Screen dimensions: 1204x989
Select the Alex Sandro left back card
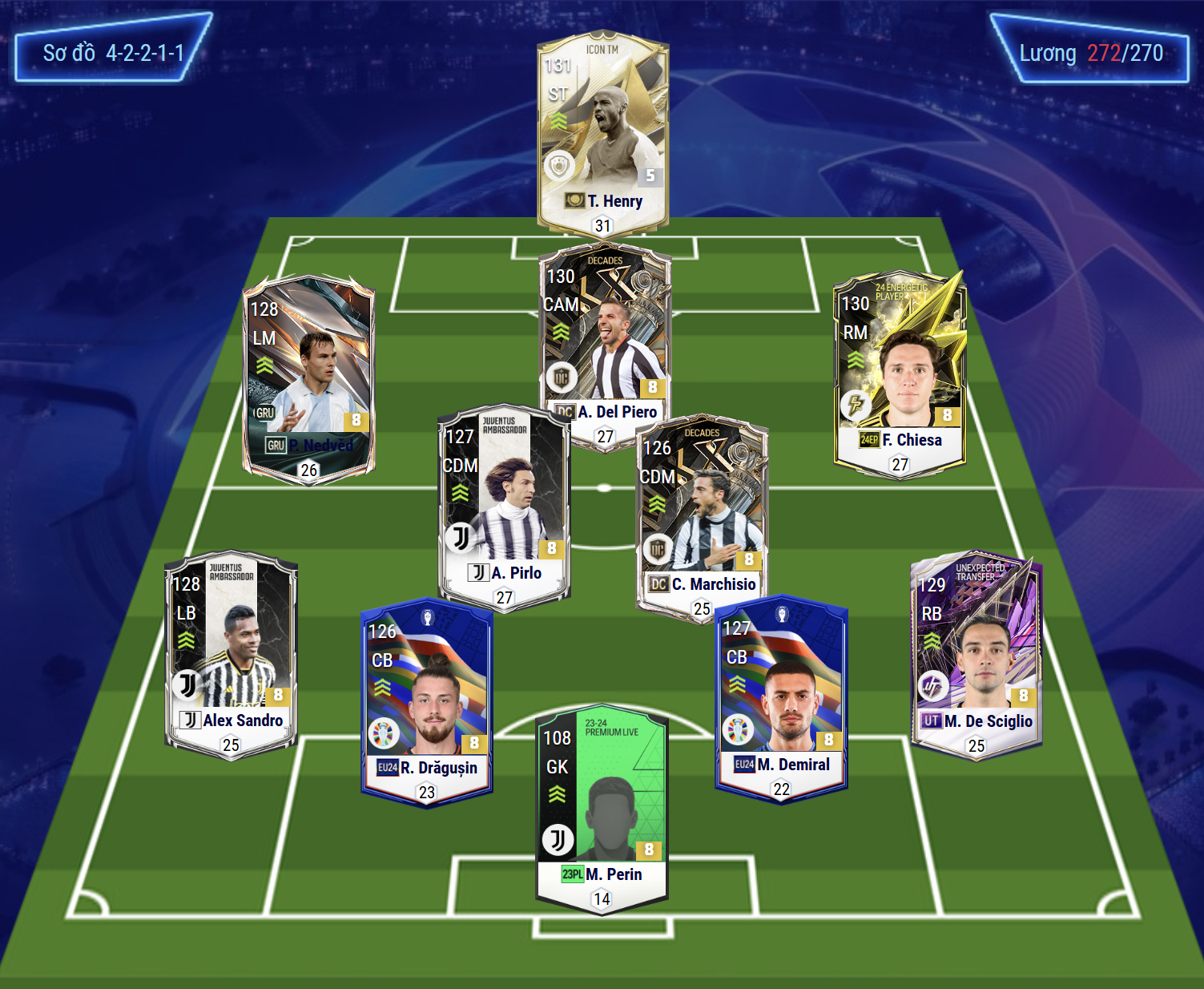[x=231, y=653]
